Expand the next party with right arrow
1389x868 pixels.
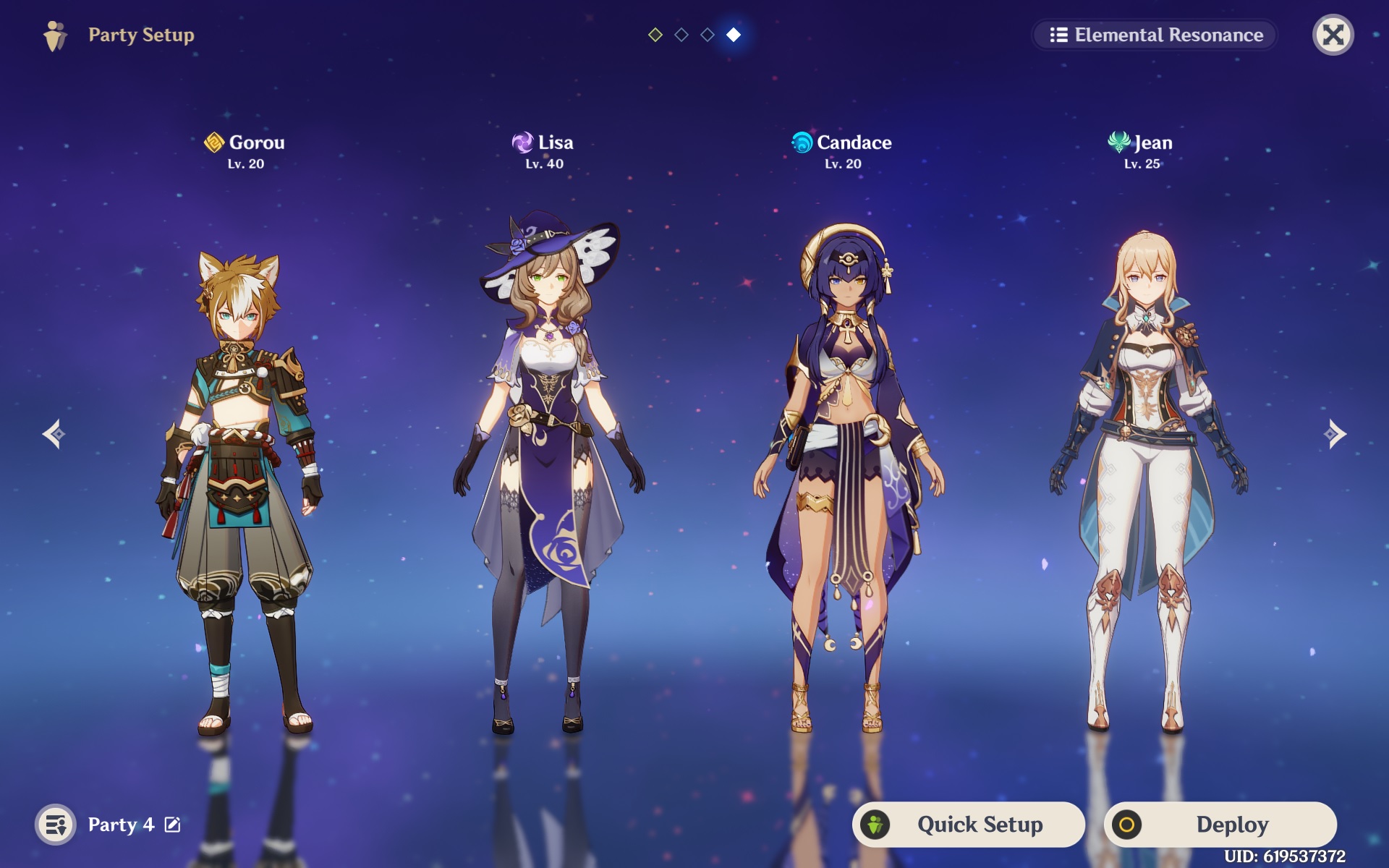(1335, 434)
